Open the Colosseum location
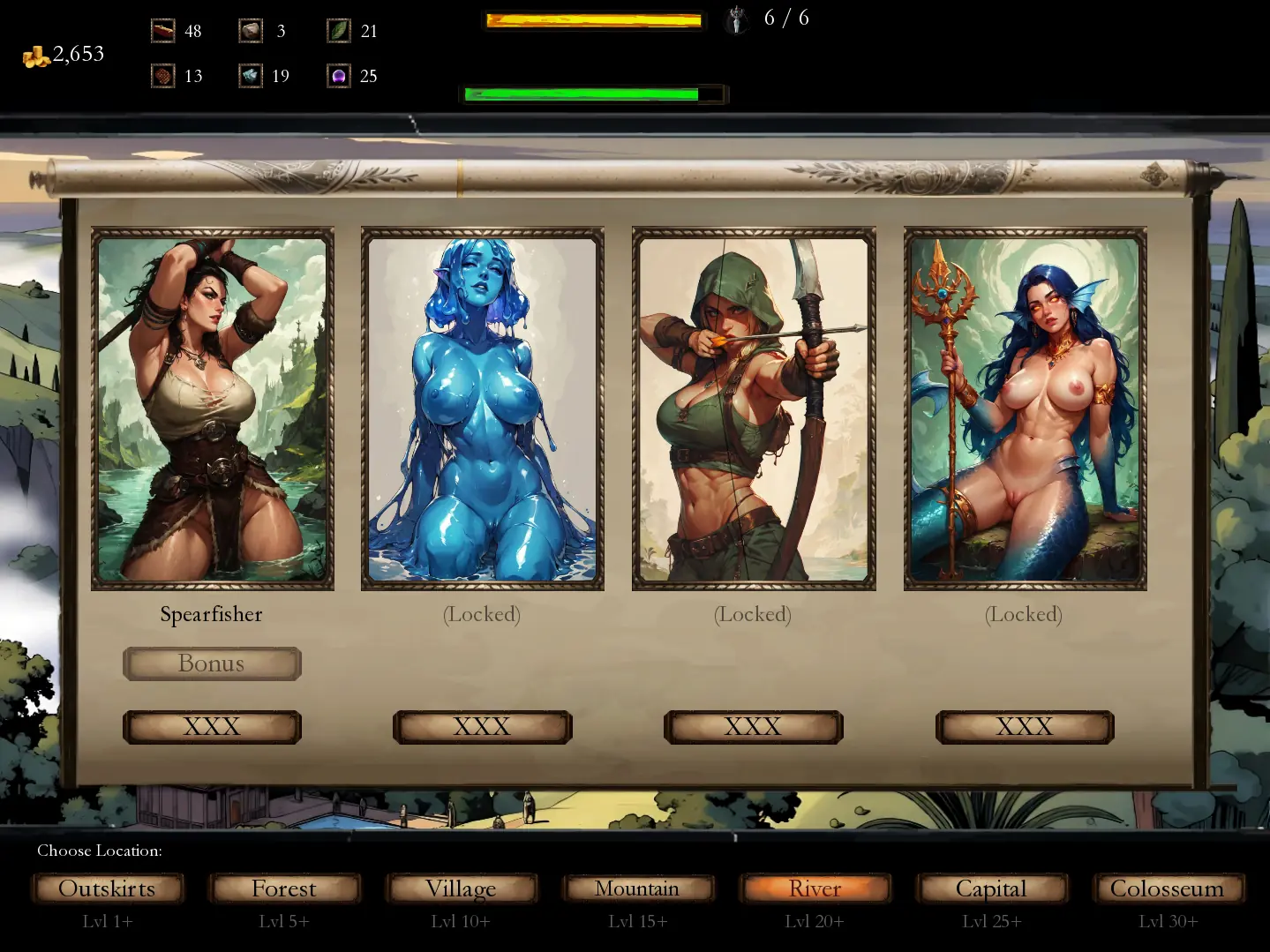This screenshot has width=1270, height=952. pos(1168,888)
